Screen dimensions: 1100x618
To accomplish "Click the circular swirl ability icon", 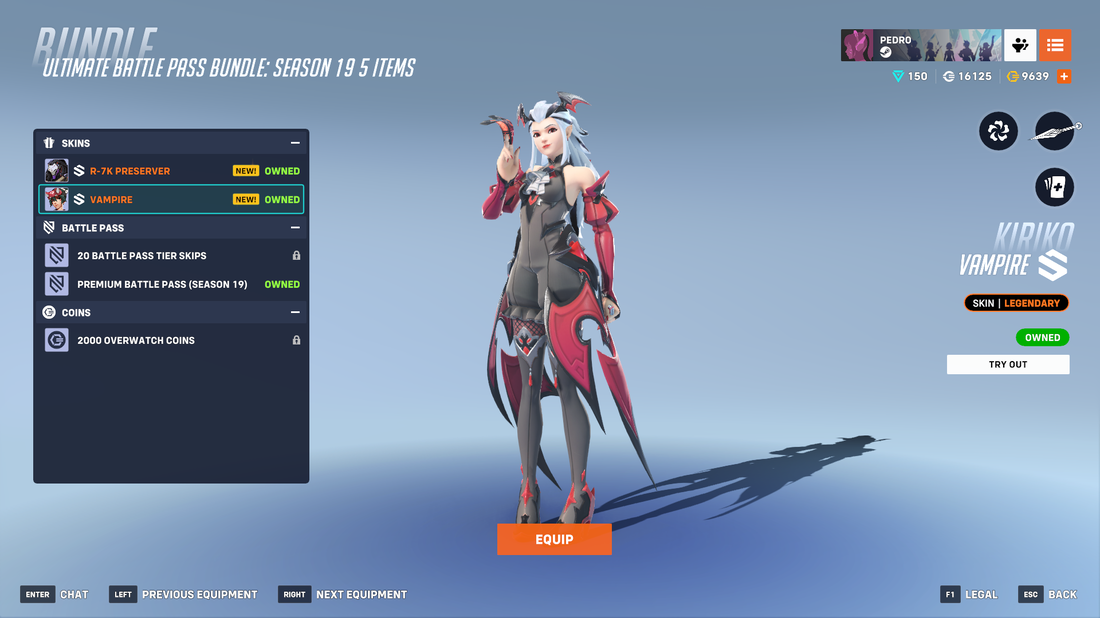I will point(998,131).
